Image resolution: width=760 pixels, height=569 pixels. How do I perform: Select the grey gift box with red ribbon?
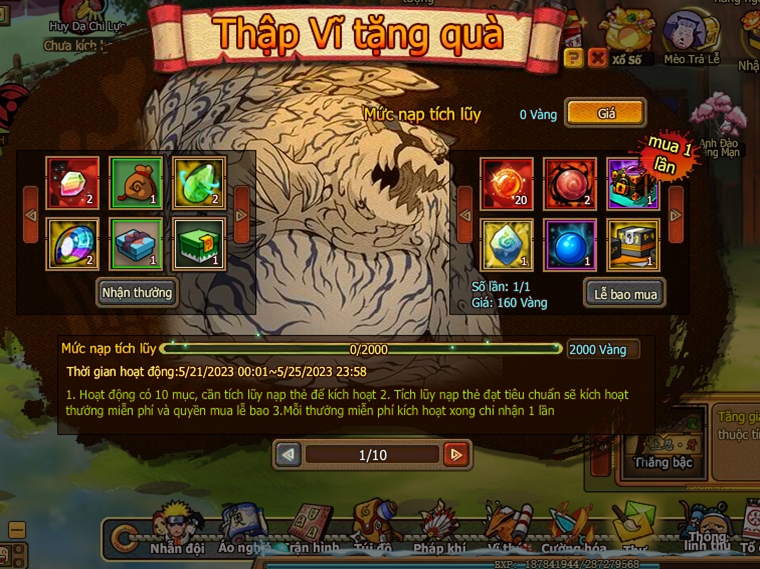[137, 245]
